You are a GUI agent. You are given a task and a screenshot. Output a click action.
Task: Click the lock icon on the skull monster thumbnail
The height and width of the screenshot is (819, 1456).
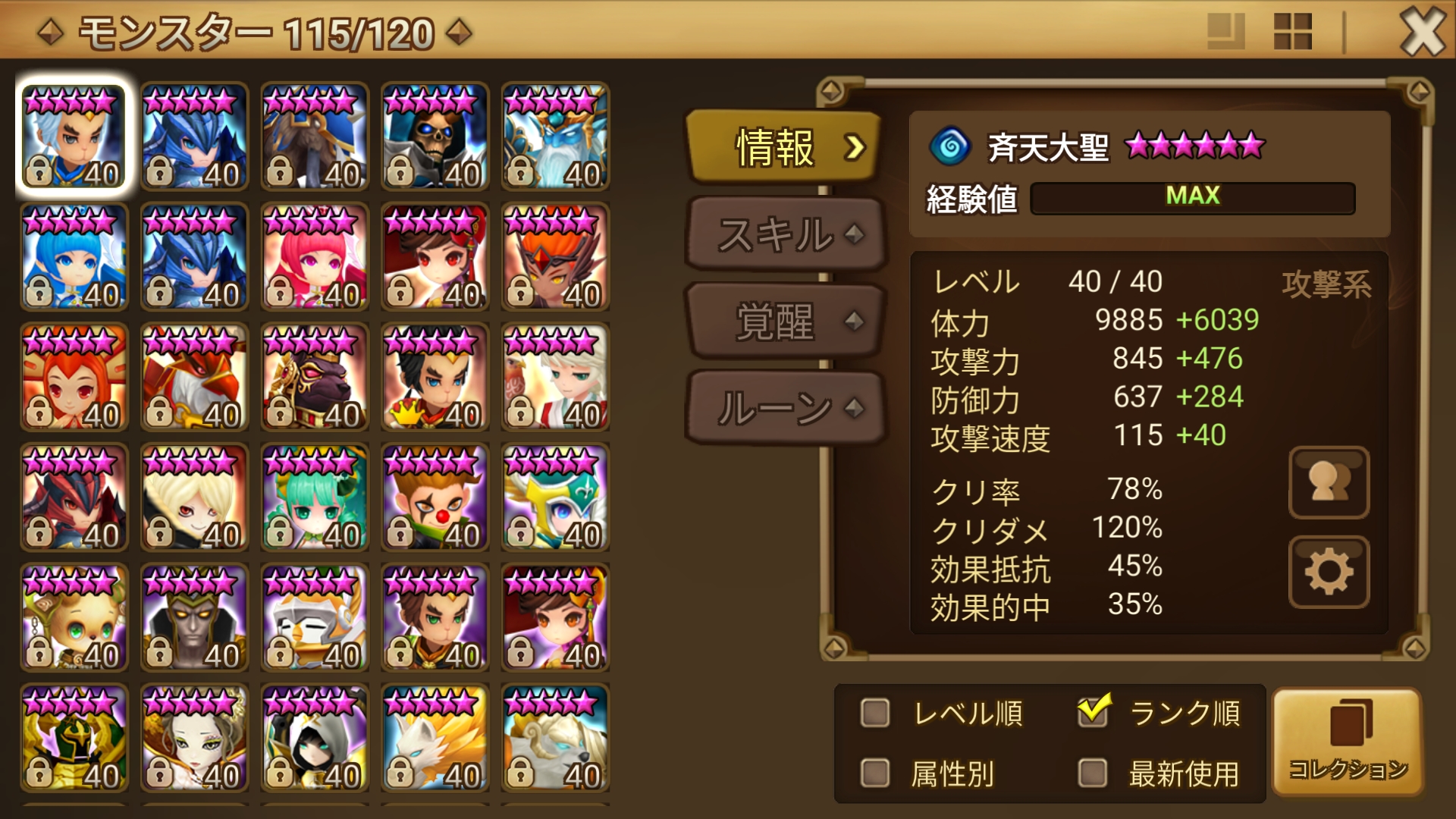pos(400,172)
